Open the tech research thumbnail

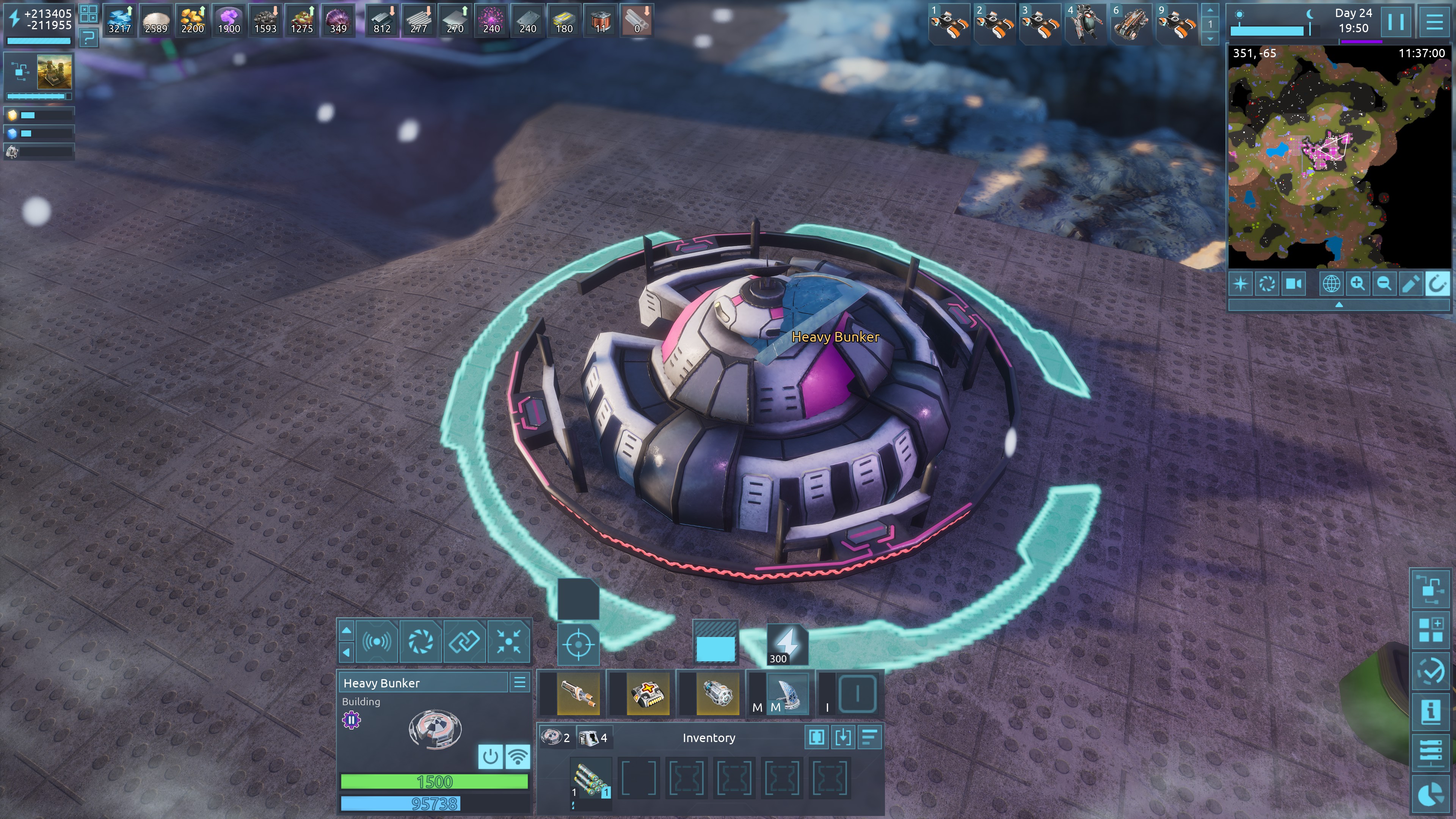tap(54, 72)
